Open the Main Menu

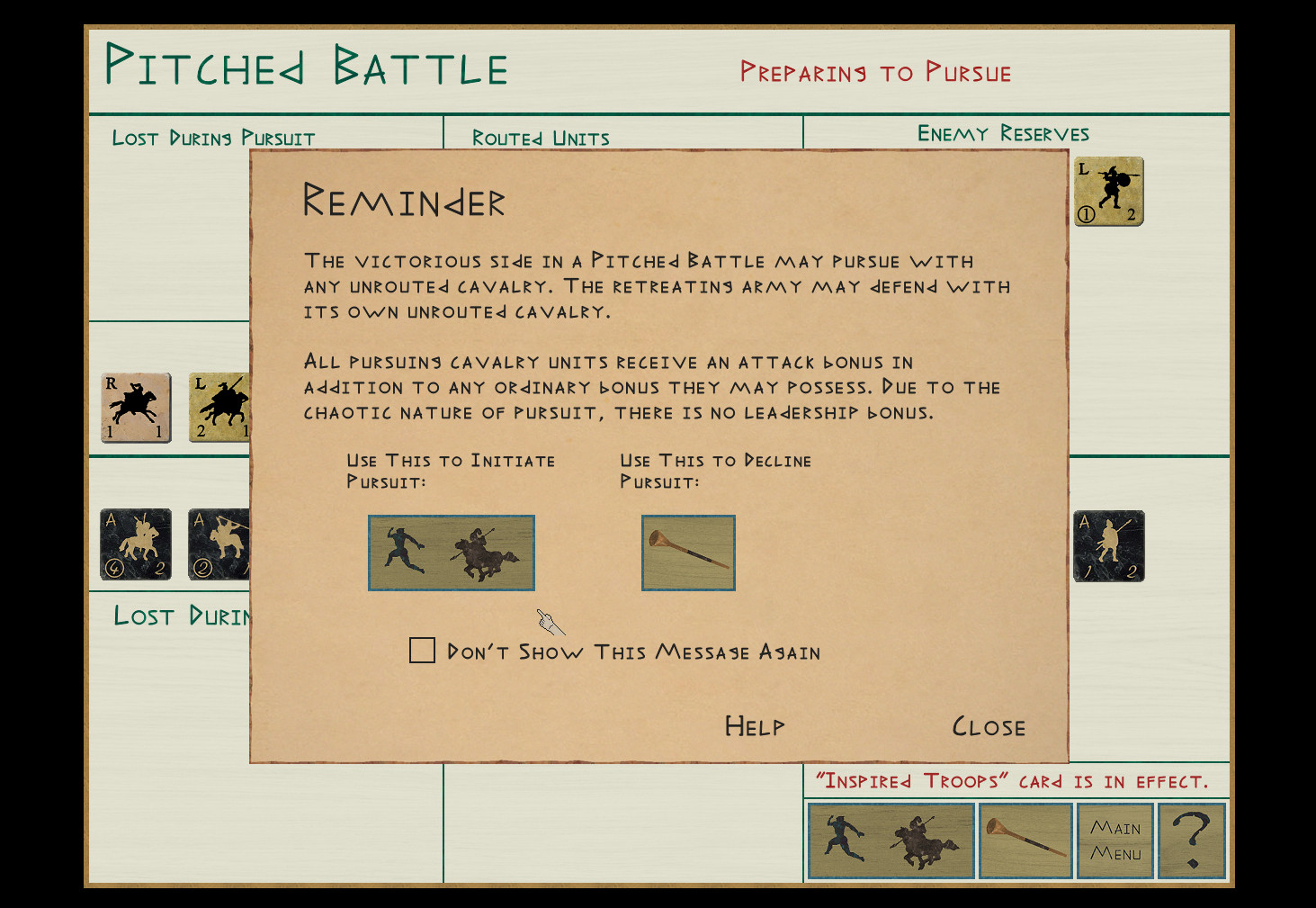pos(1115,841)
